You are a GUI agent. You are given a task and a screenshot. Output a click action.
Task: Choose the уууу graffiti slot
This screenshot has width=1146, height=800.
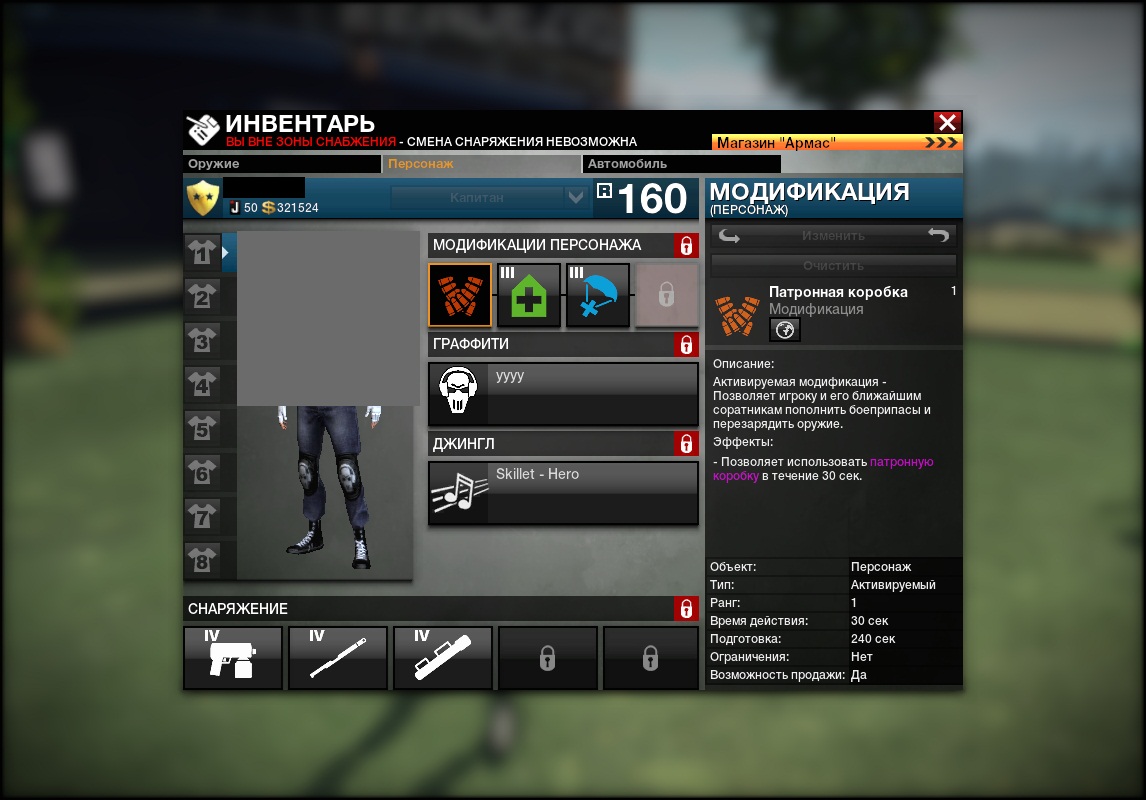(563, 394)
